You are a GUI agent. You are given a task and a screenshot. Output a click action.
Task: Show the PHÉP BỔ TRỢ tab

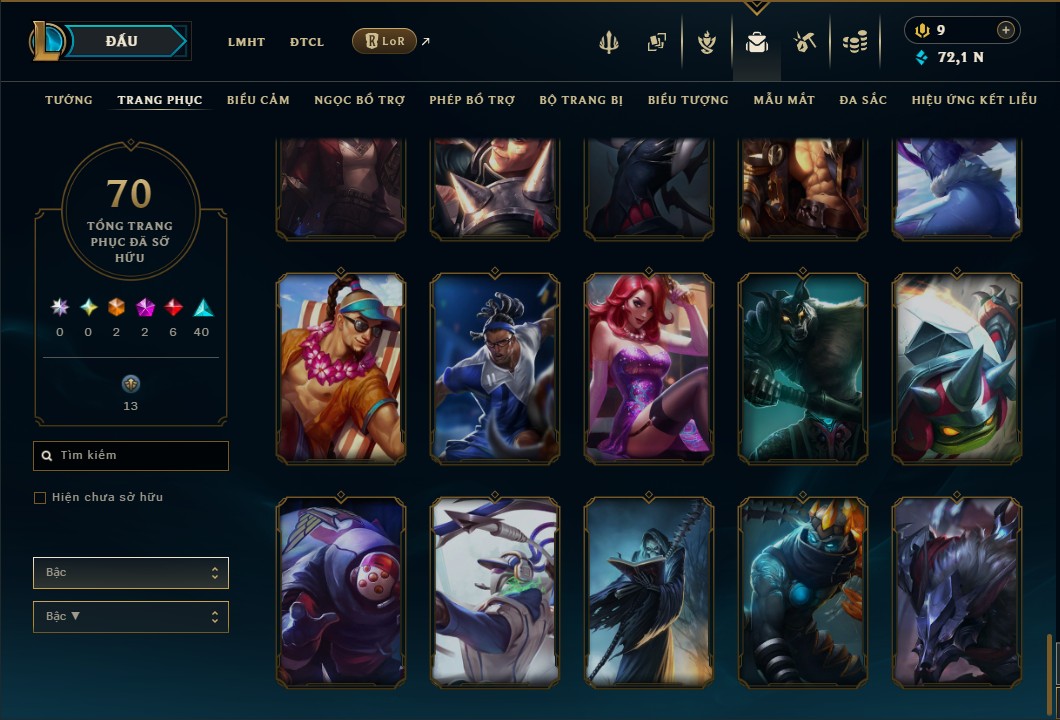(472, 100)
